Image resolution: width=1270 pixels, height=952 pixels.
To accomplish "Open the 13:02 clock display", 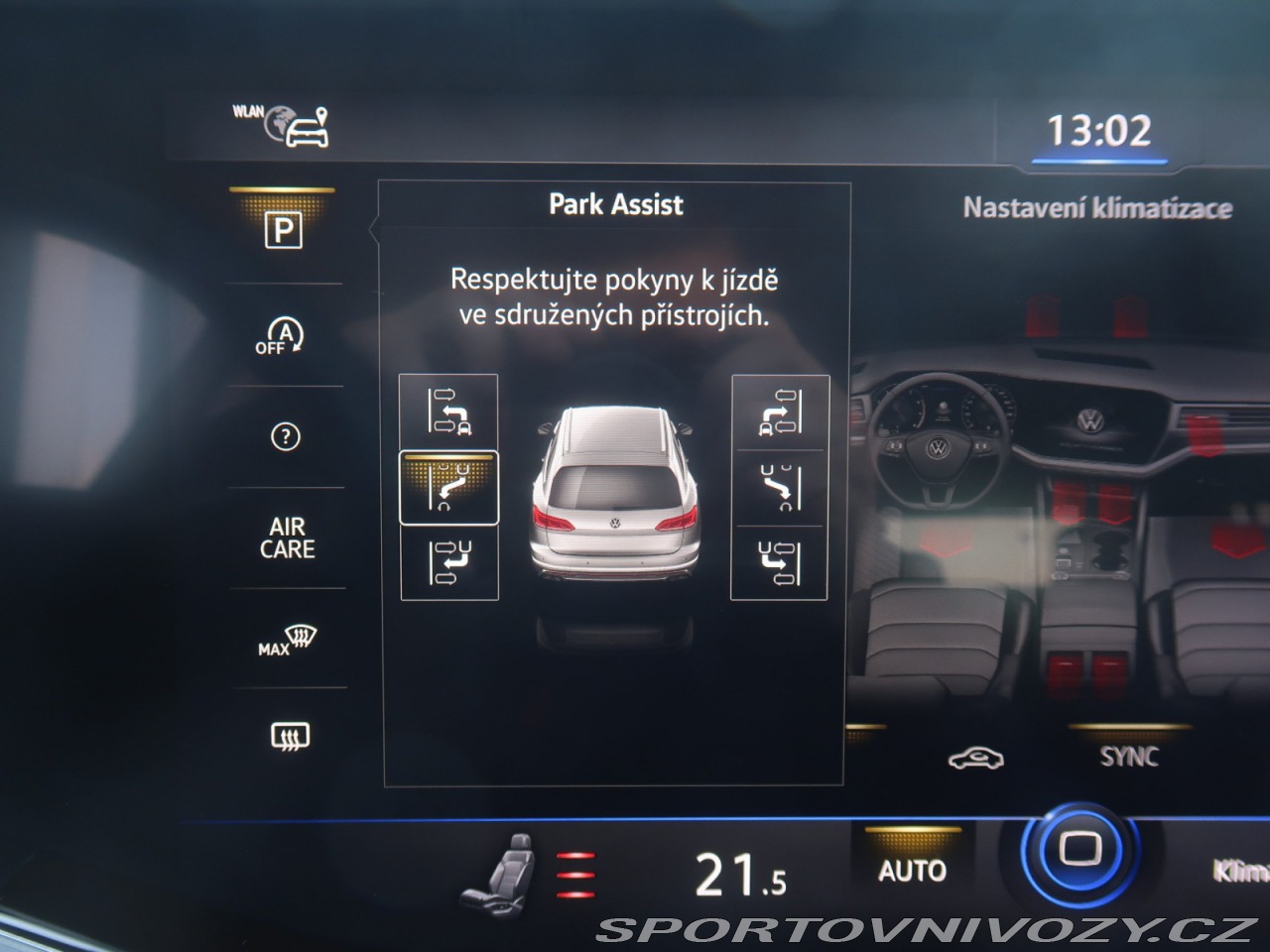I will tap(1099, 131).
